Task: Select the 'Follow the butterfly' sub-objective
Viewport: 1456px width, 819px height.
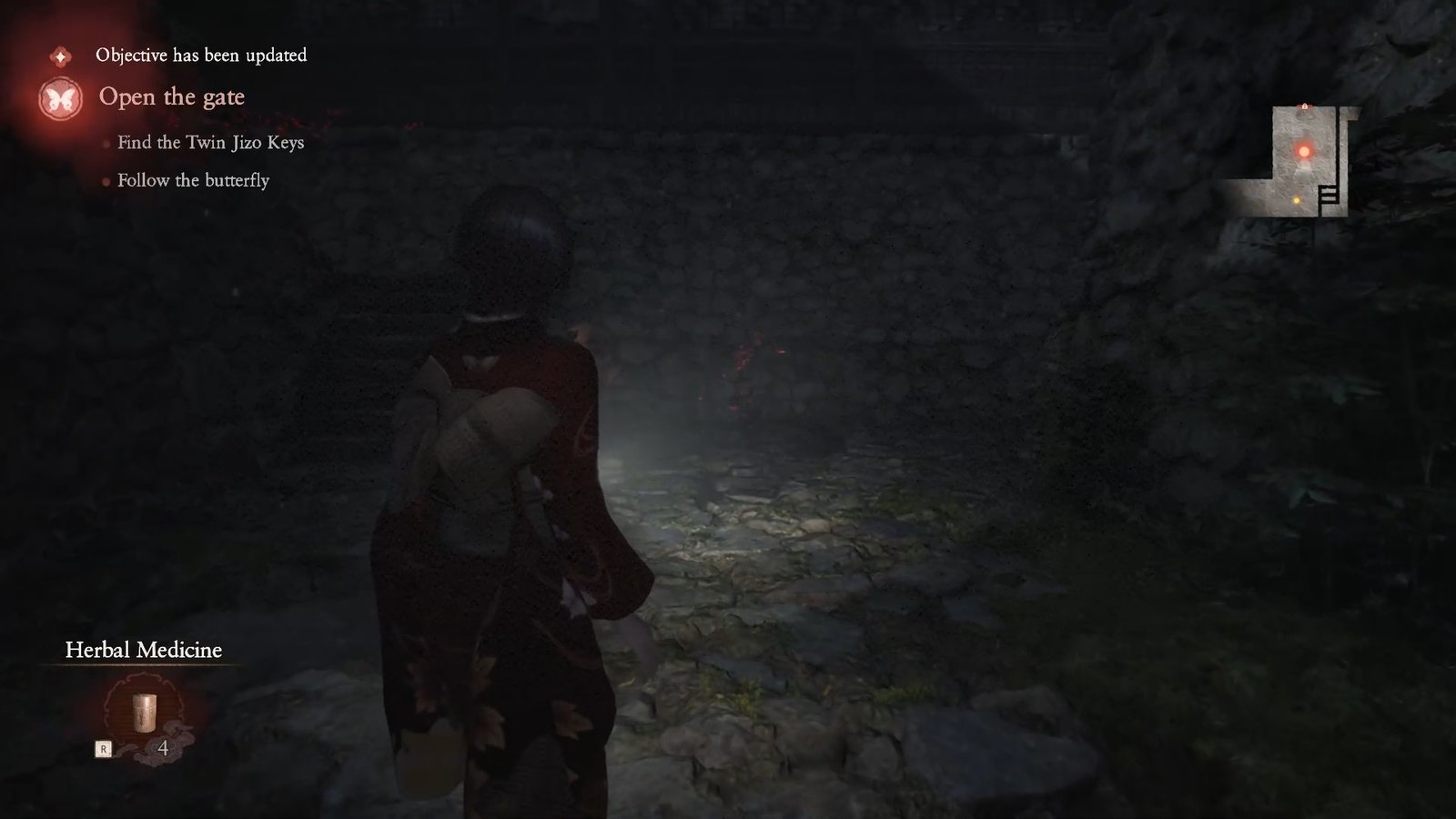Action: point(193,181)
